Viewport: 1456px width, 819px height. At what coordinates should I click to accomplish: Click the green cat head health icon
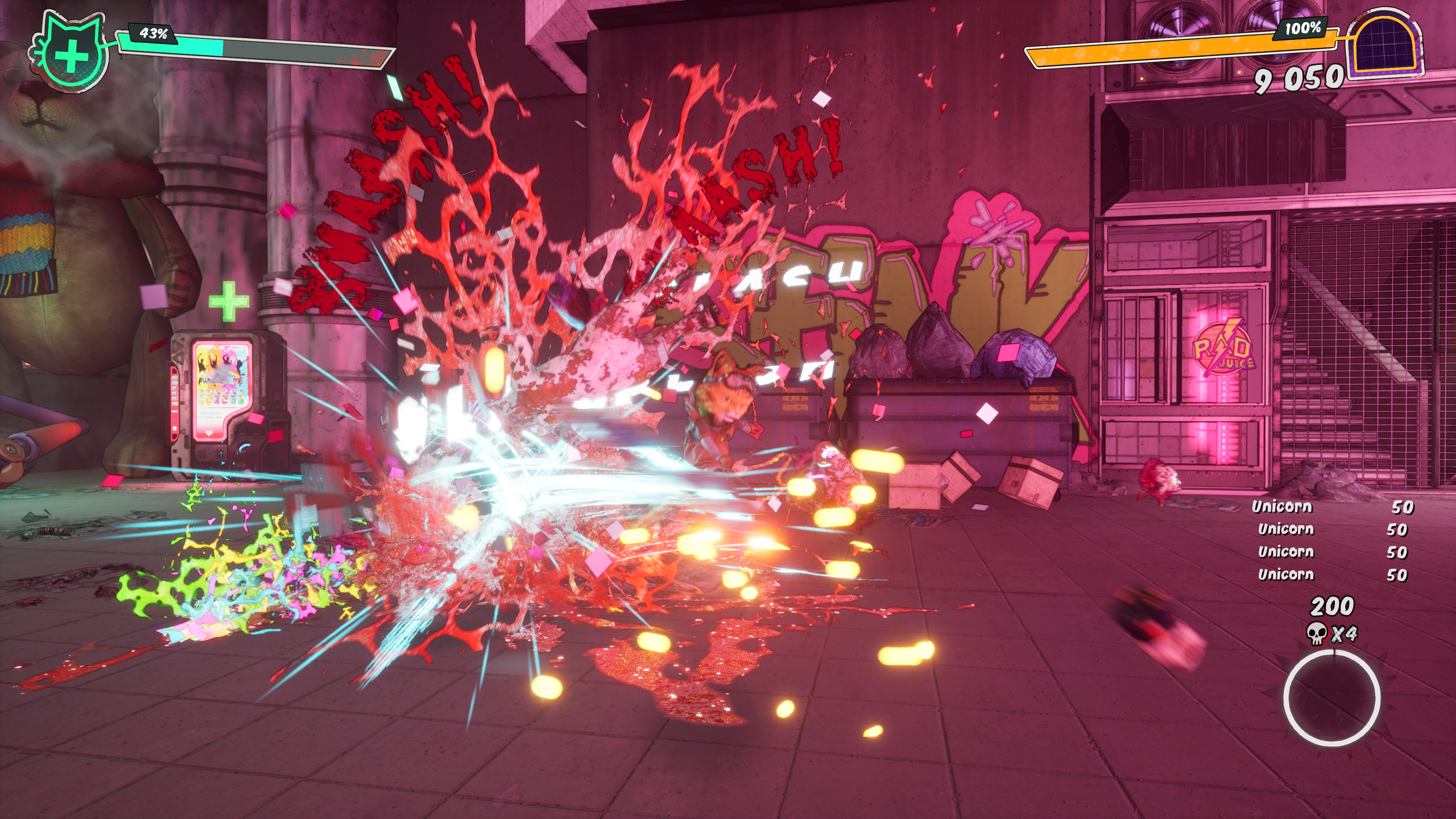point(70,52)
